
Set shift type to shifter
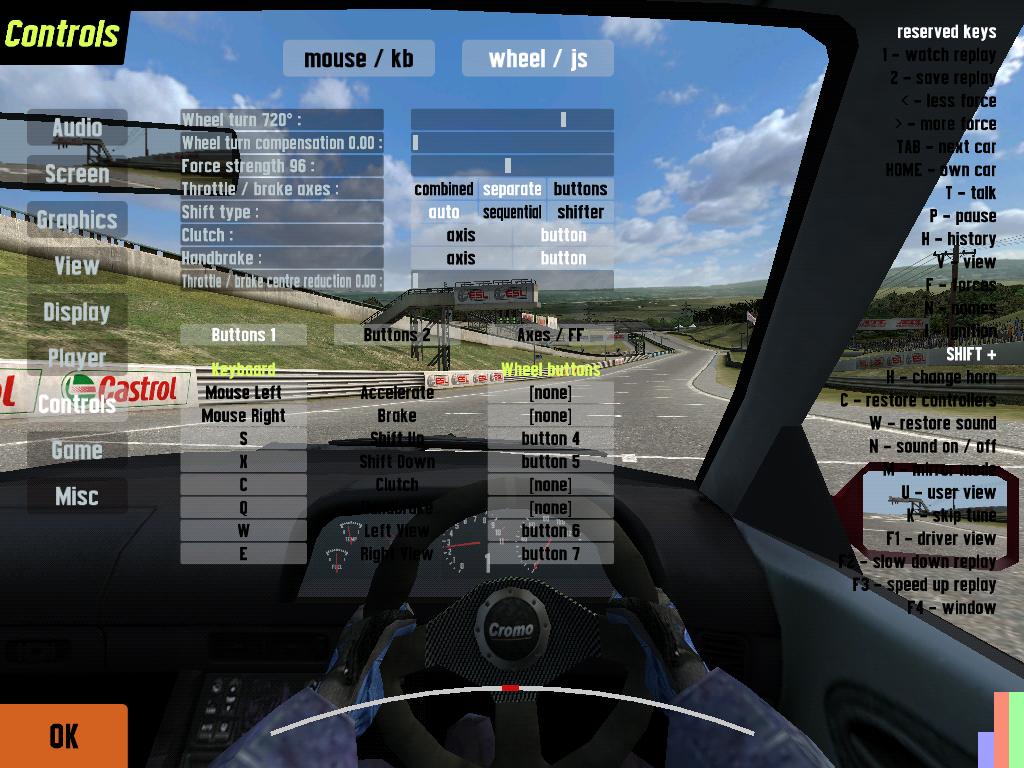[580, 212]
